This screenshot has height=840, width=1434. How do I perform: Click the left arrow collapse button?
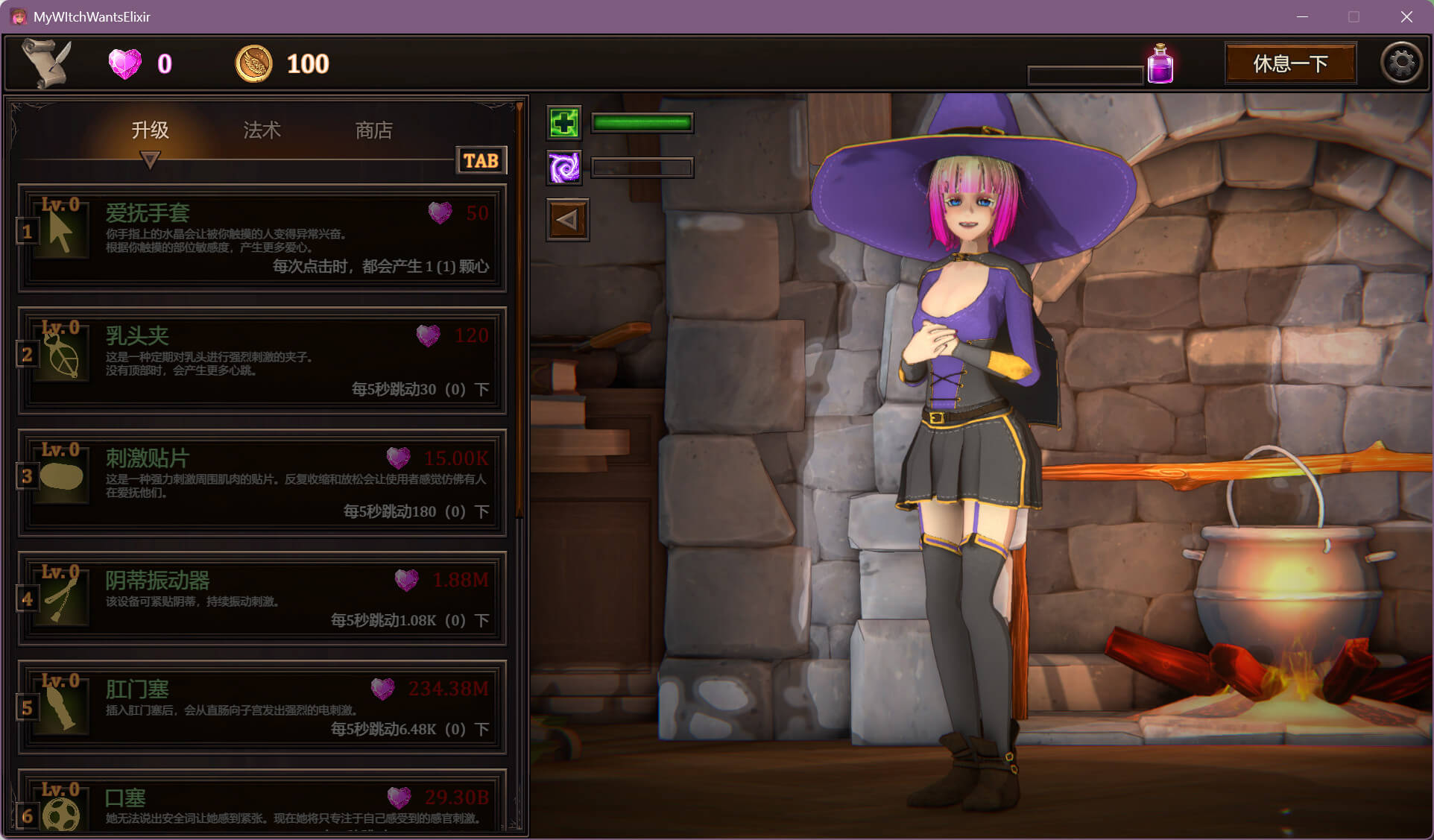click(x=567, y=220)
